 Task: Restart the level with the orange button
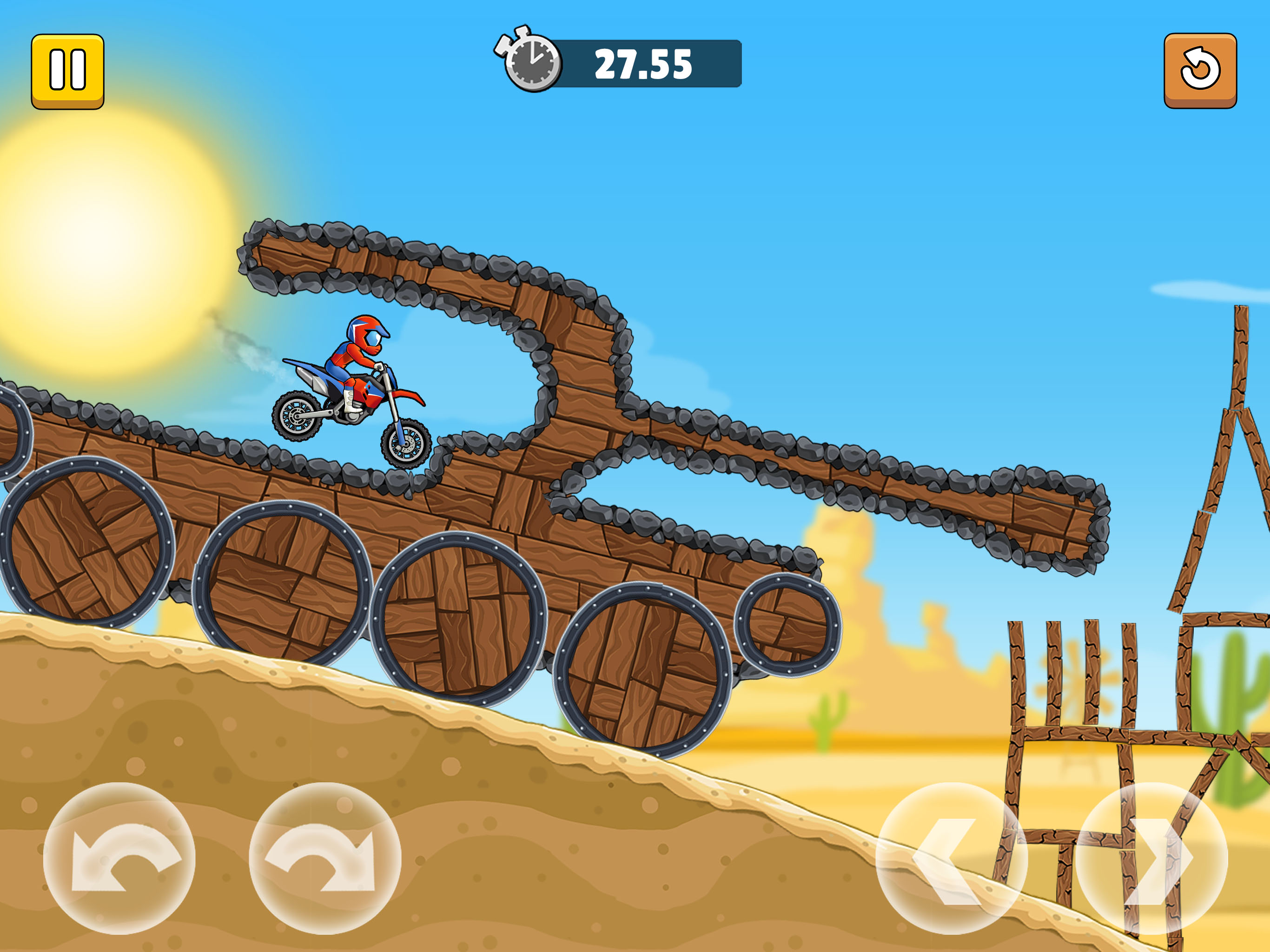1200,70
